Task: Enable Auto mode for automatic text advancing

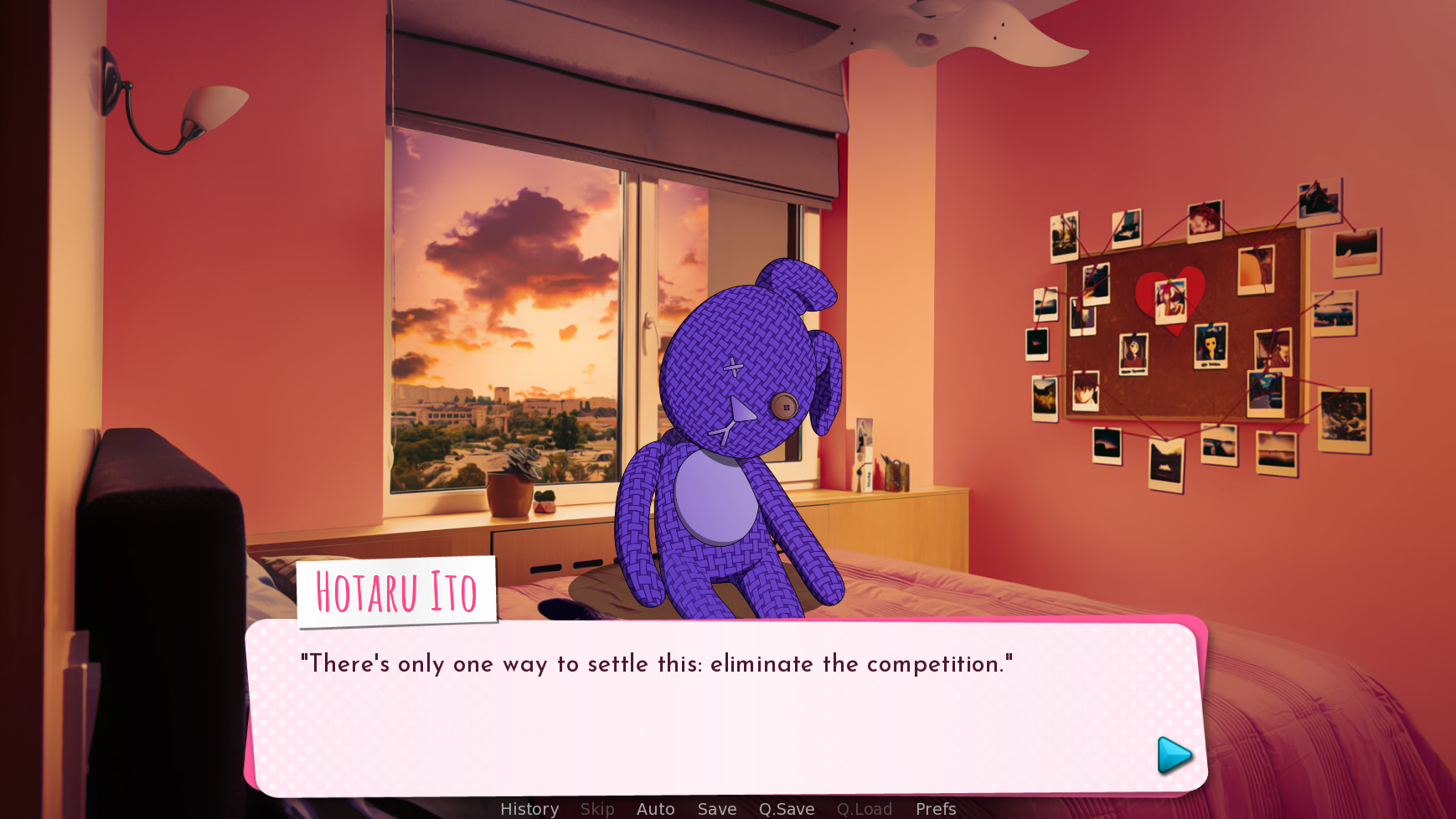Action: click(x=655, y=809)
